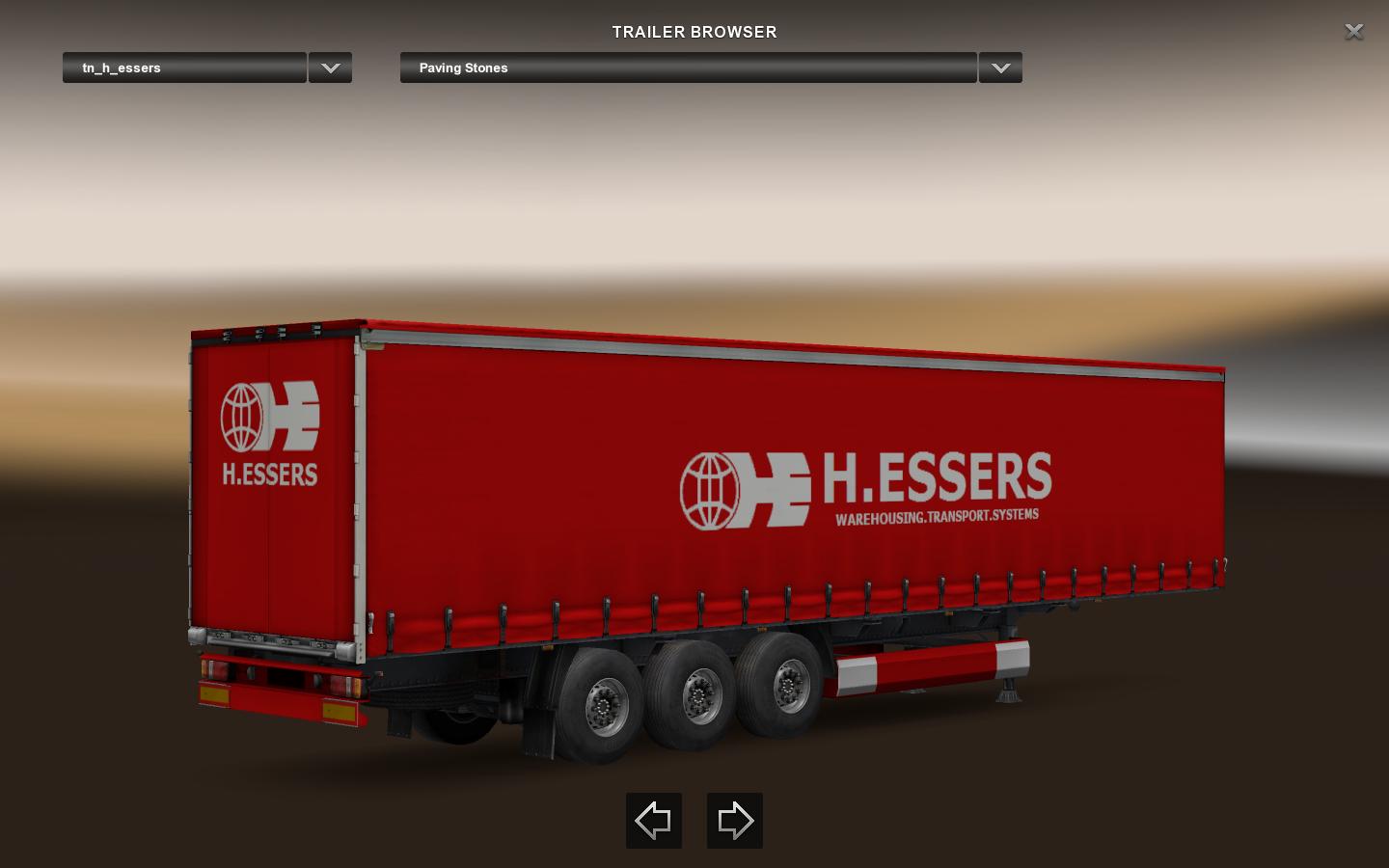Open the Paving Stones cargo dropdown

(x=688, y=68)
